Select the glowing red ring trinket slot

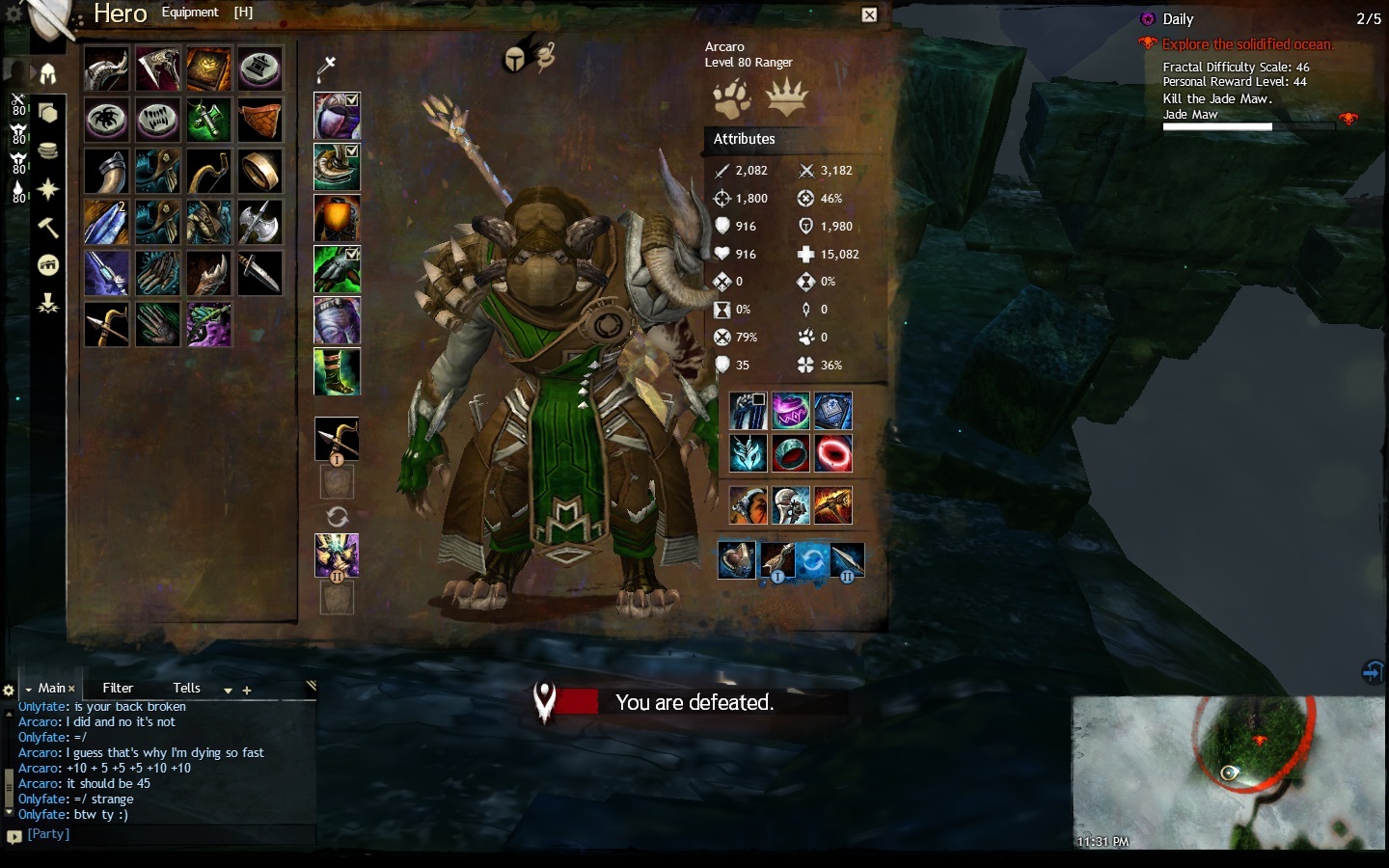pyautogui.click(x=833, y=452)
